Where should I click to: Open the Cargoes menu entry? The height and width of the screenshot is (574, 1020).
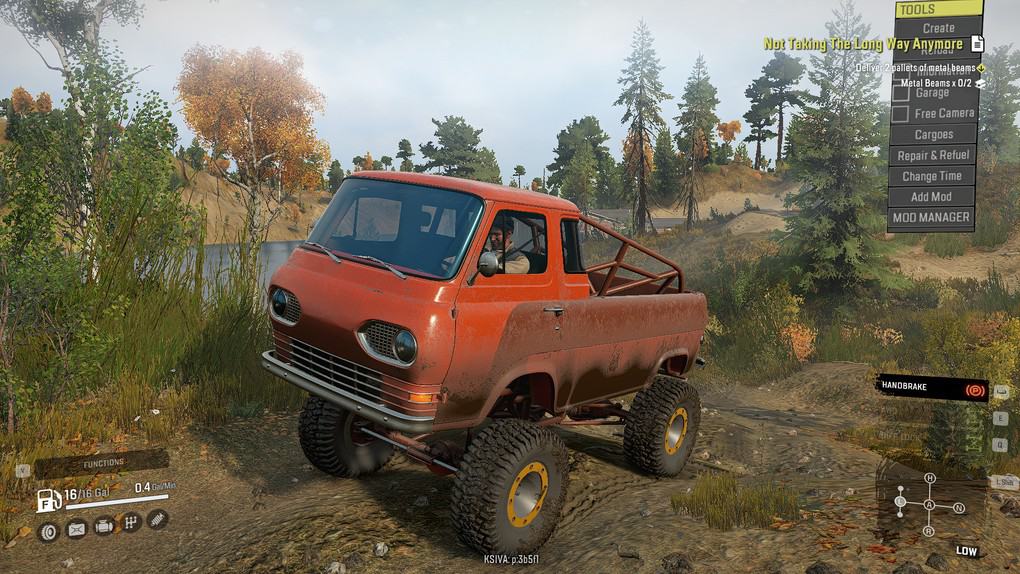pyautogui.click(x=932, y=134)
